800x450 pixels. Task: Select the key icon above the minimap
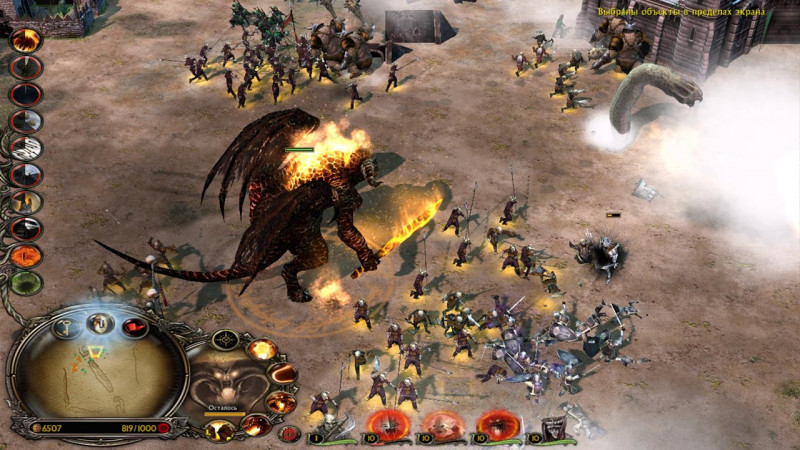tap(65, 327)
